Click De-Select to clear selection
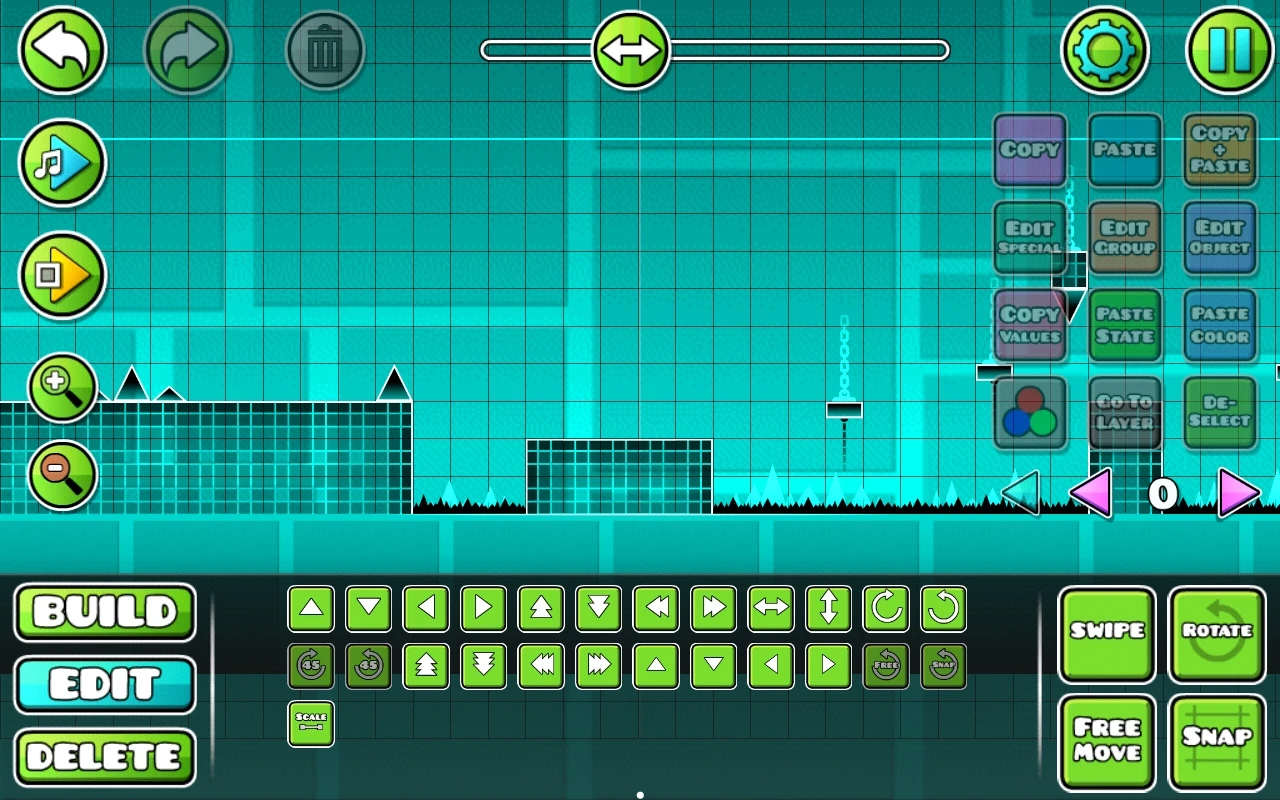The image size is (1280, 800). coord(1219,411)
